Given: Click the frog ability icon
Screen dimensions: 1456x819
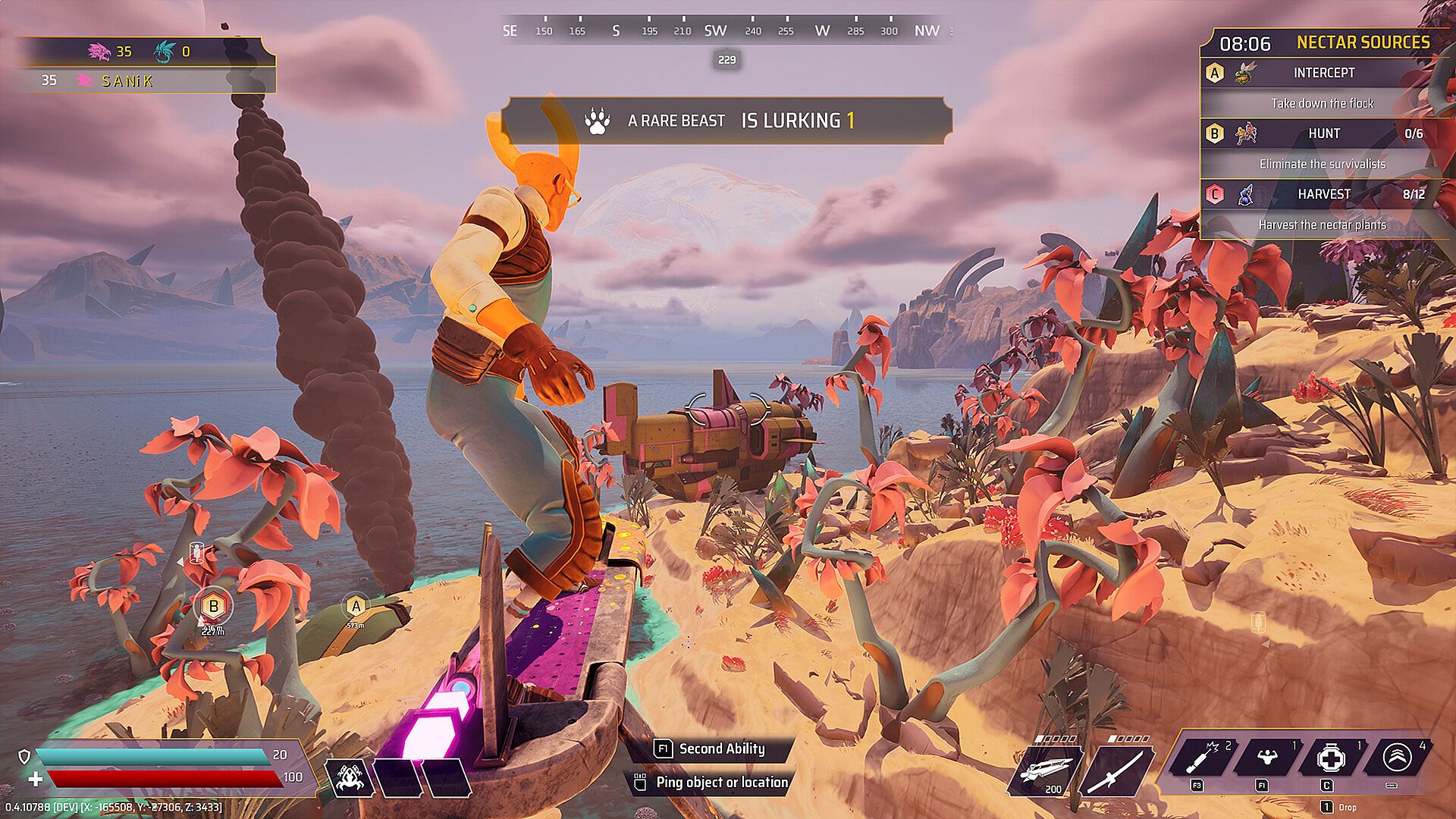Looking at the screenshot, I should coord(350,777).
